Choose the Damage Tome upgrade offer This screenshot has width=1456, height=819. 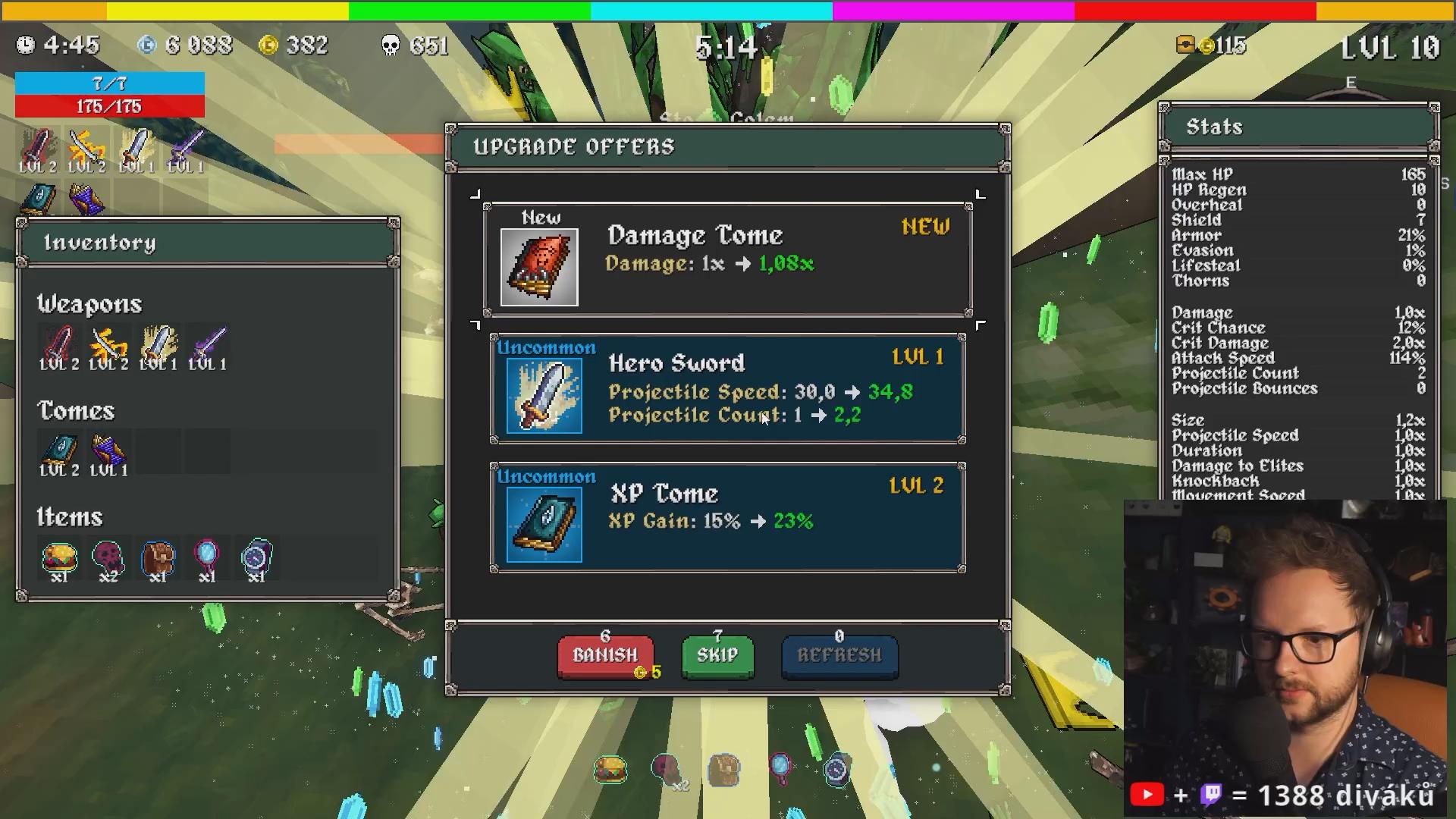[728, 259]
